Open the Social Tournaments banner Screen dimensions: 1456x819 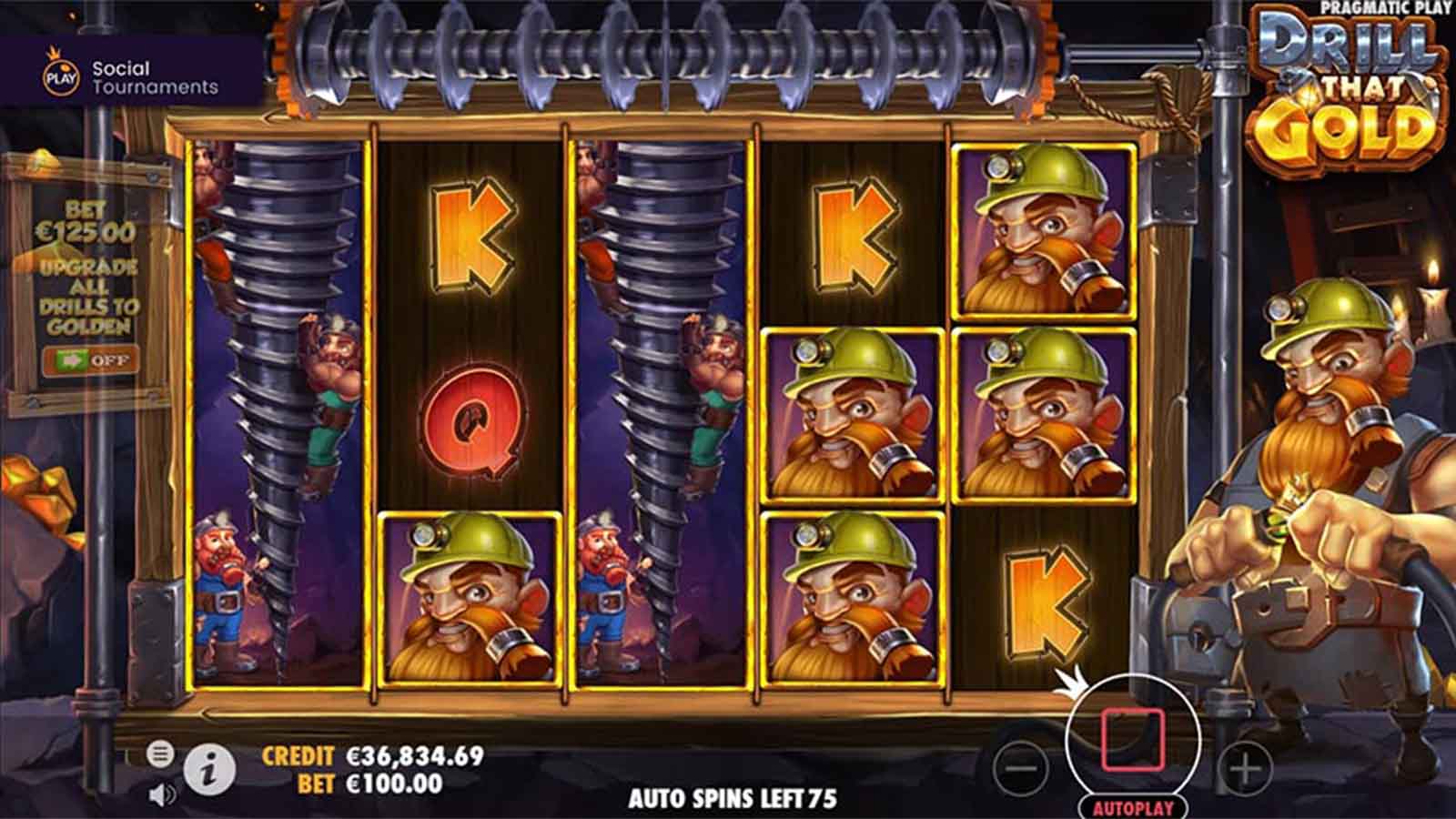[x=132, y=77]
